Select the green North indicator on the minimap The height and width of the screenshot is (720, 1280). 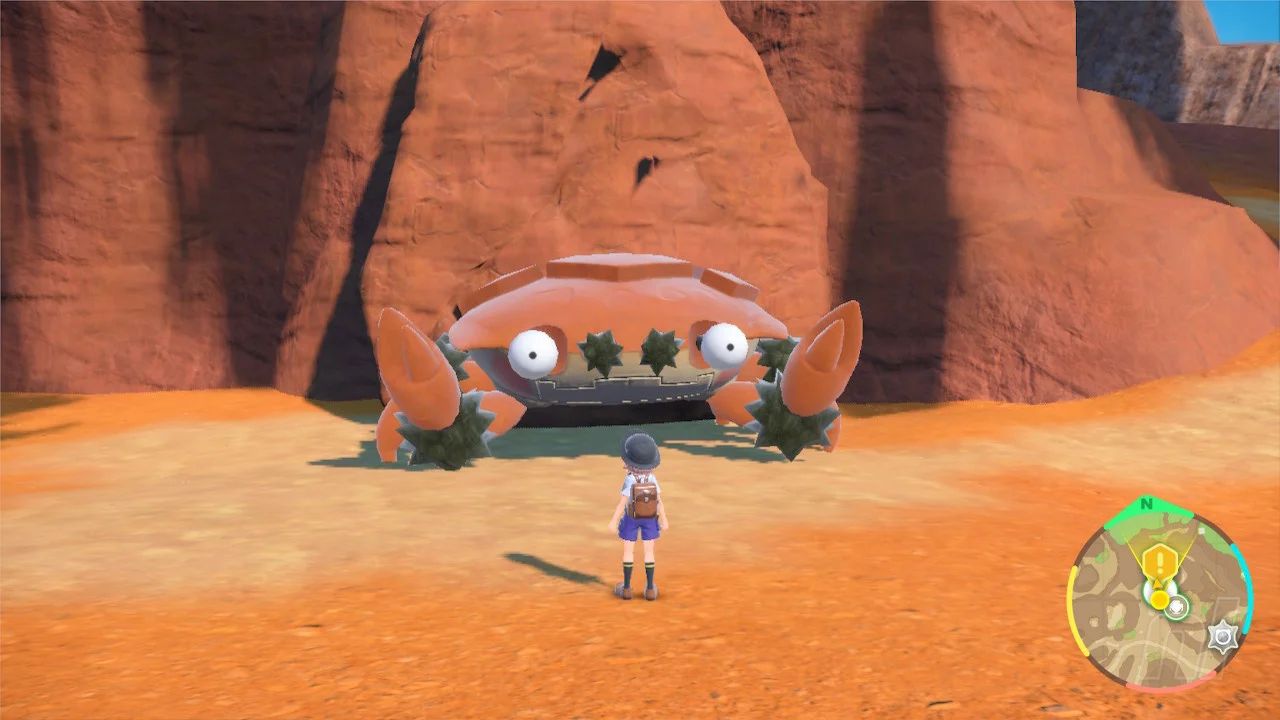pos(1147,503)
